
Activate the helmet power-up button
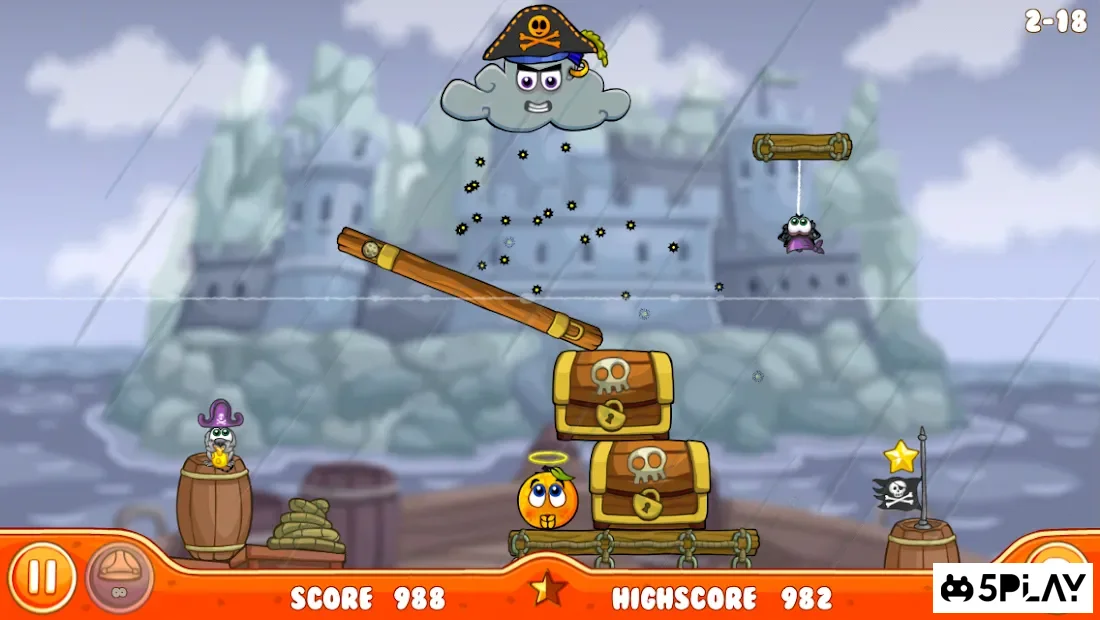tap(119, 577)
